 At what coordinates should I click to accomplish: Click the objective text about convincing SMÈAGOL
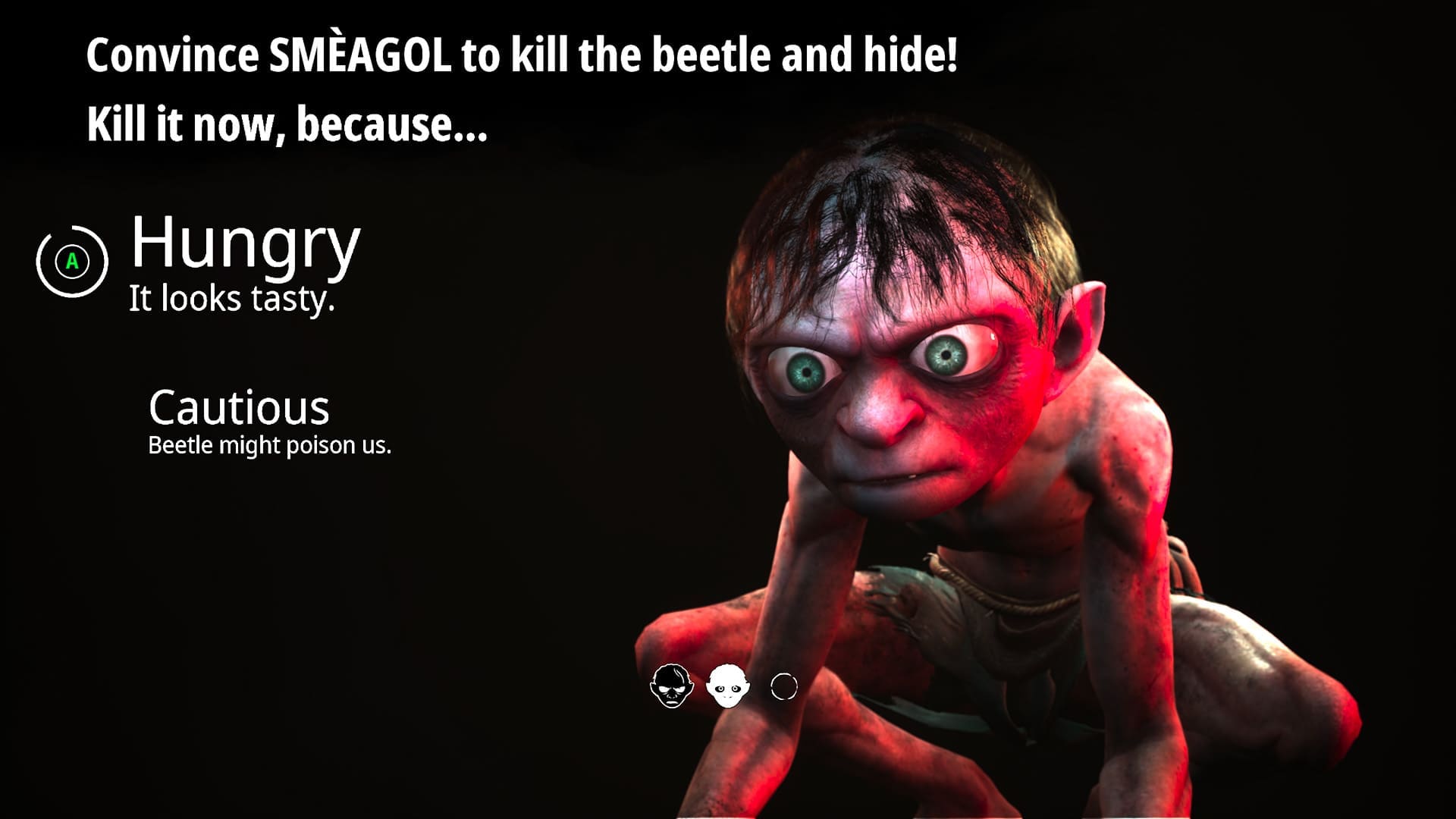pyautogui.click(x=523, y=53)
